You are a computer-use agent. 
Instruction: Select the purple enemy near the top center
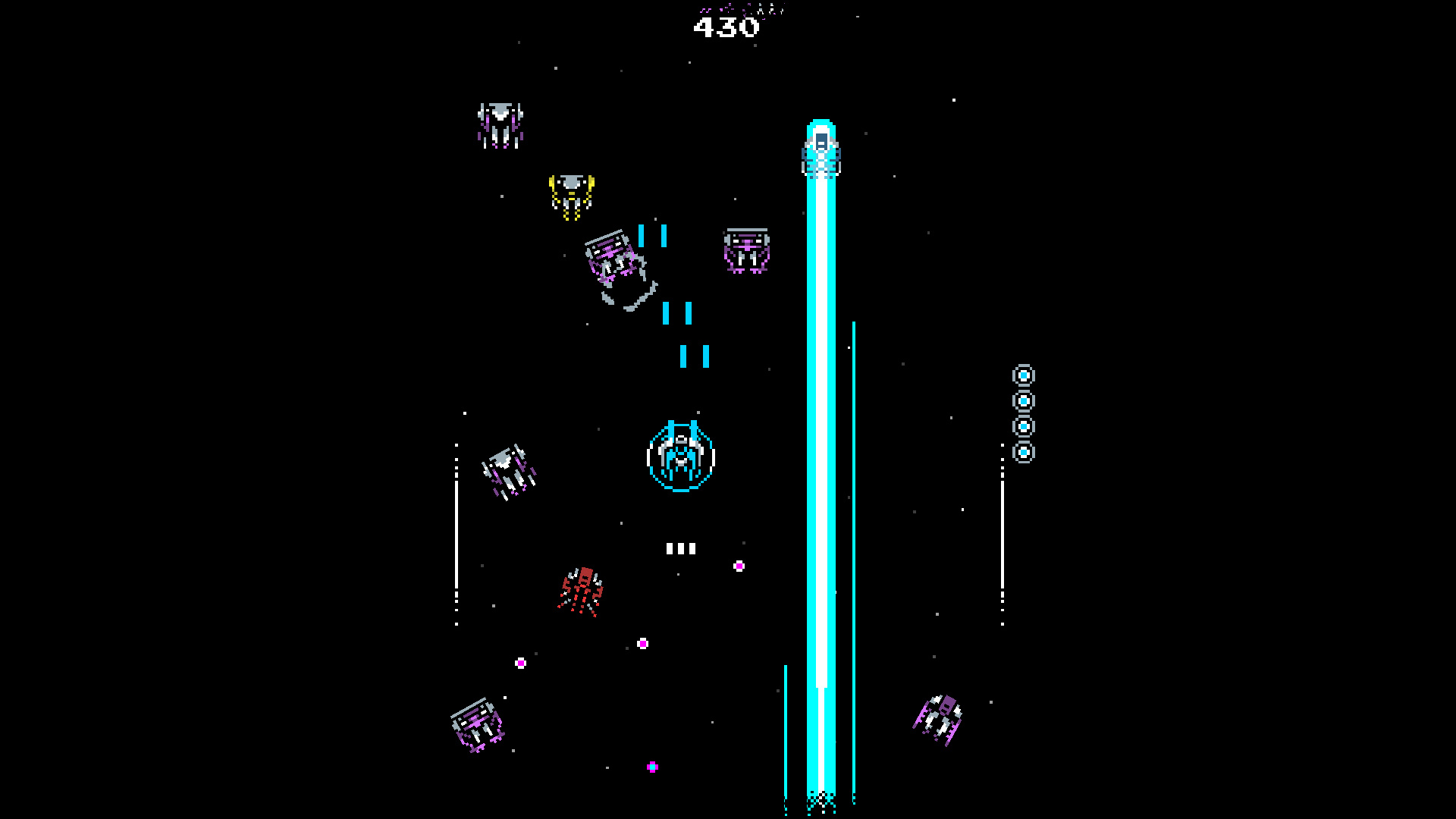746,250
